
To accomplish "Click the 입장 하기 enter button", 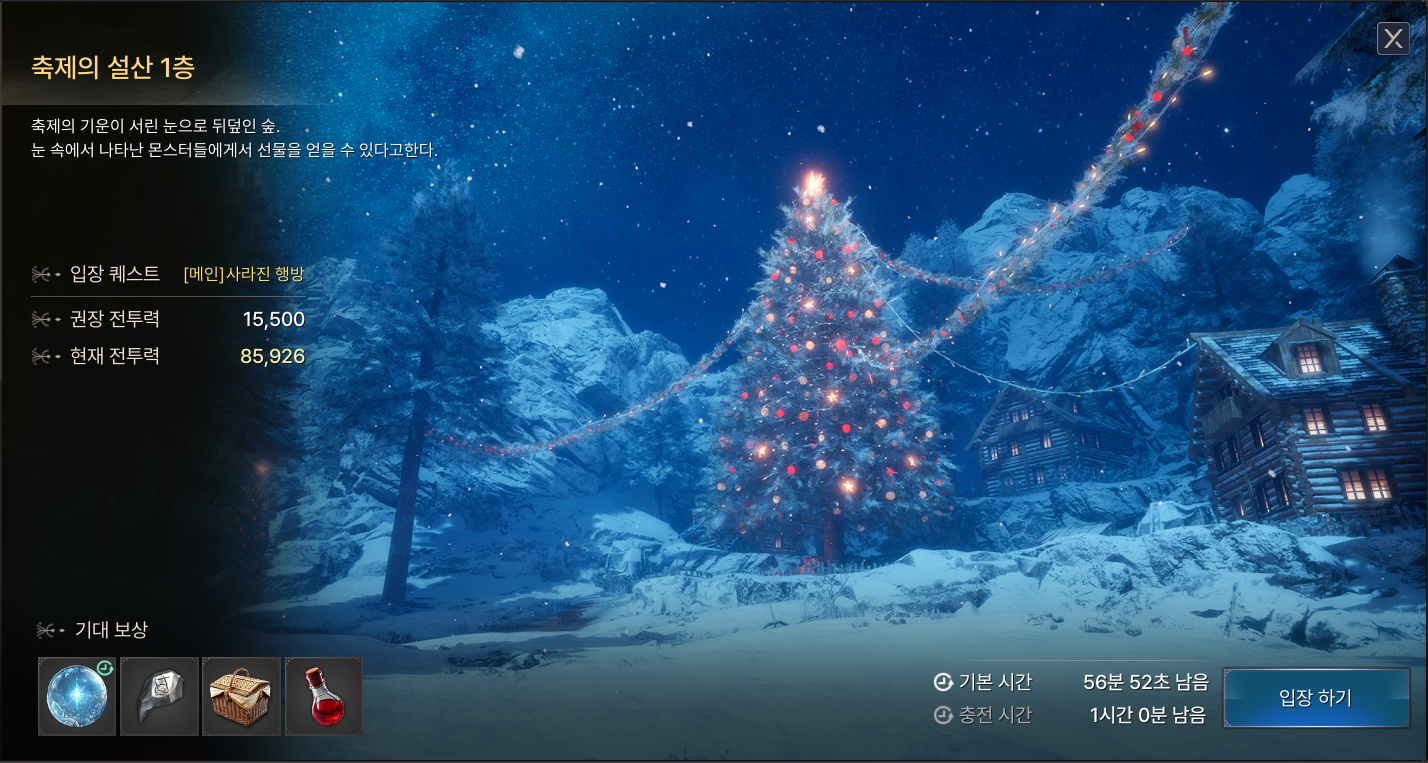I will [x=1315, y=698].
